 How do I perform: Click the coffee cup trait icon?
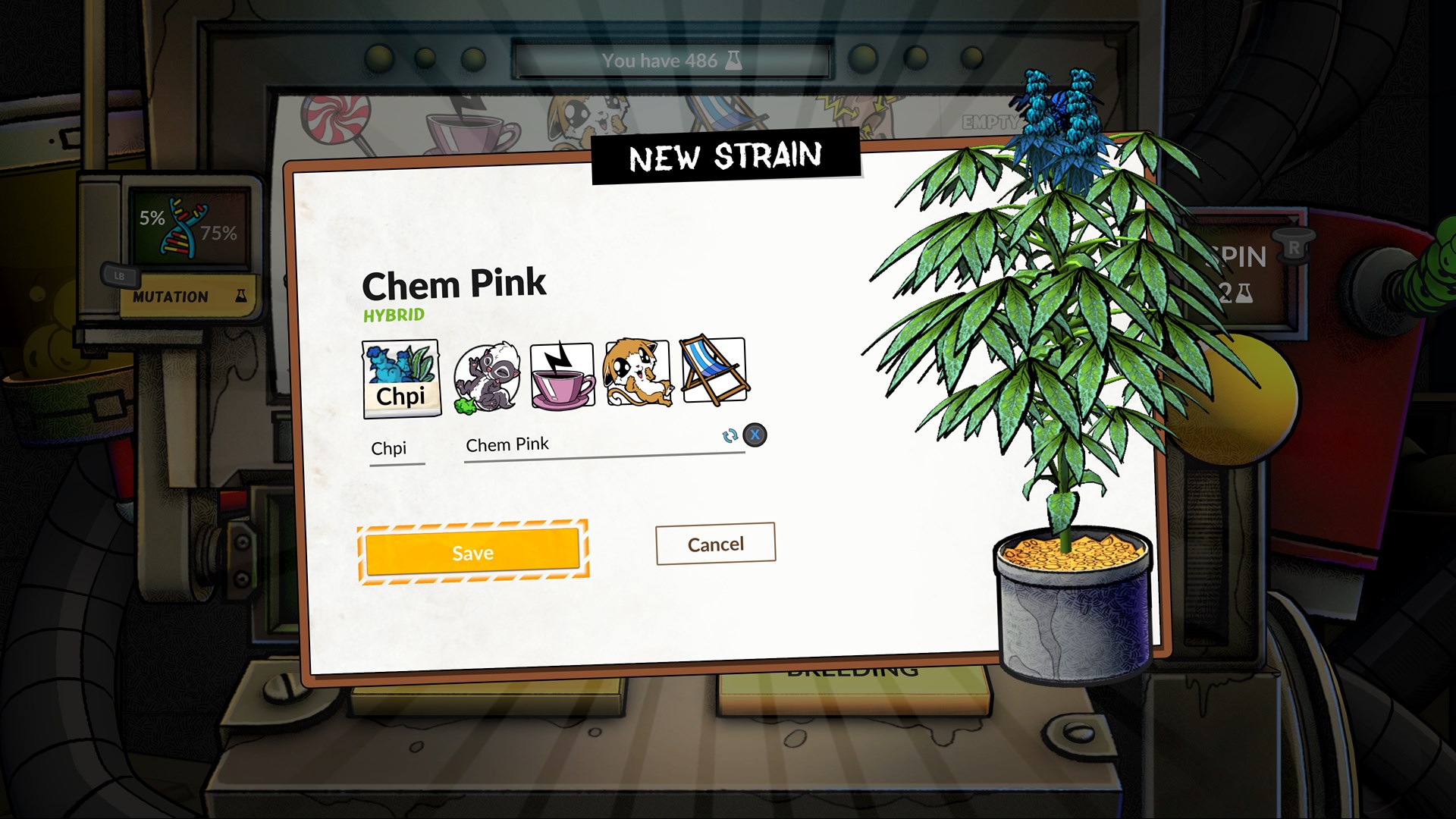click(561, 373)
